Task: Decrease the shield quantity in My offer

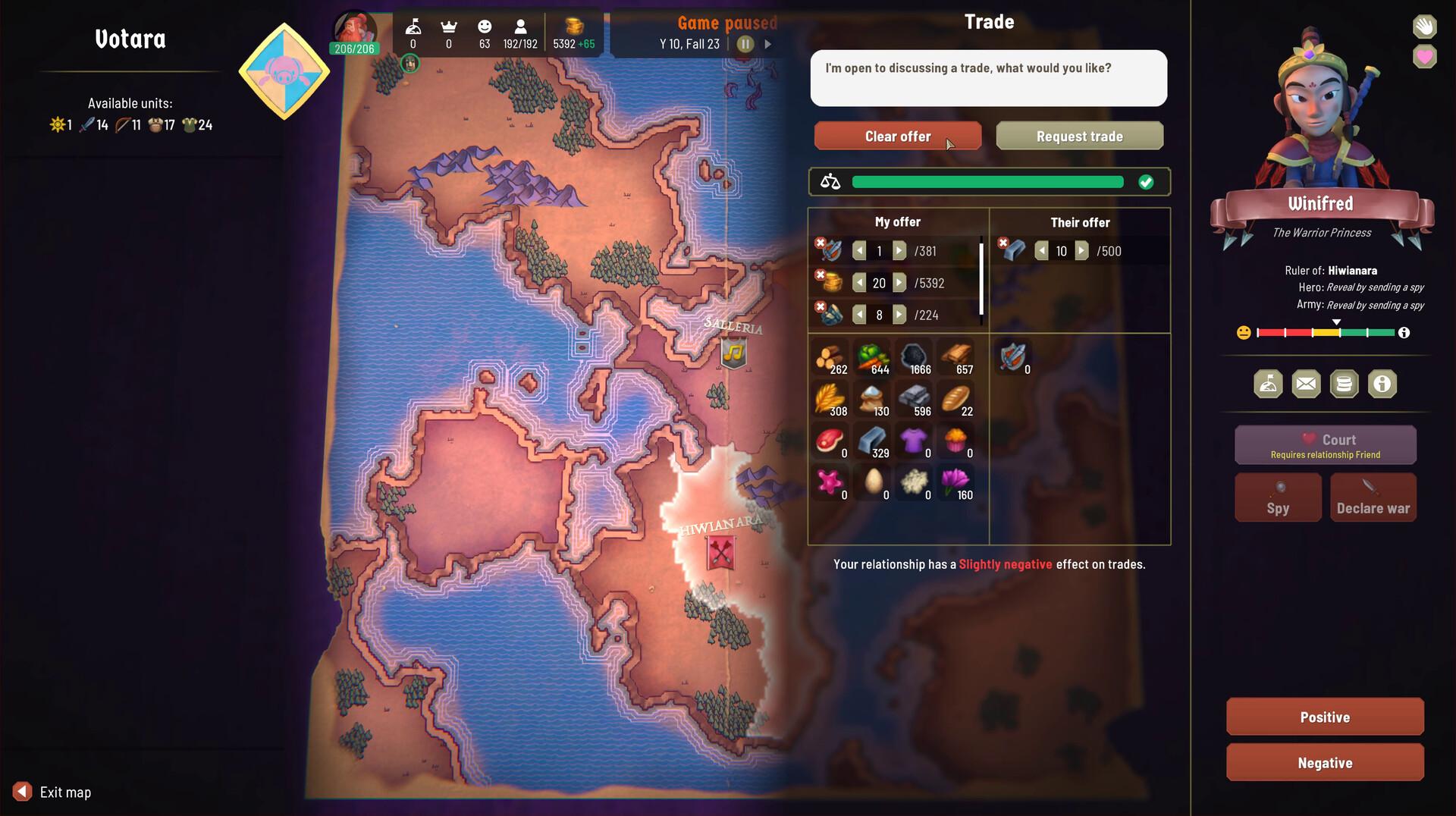Action: [859, 251]
